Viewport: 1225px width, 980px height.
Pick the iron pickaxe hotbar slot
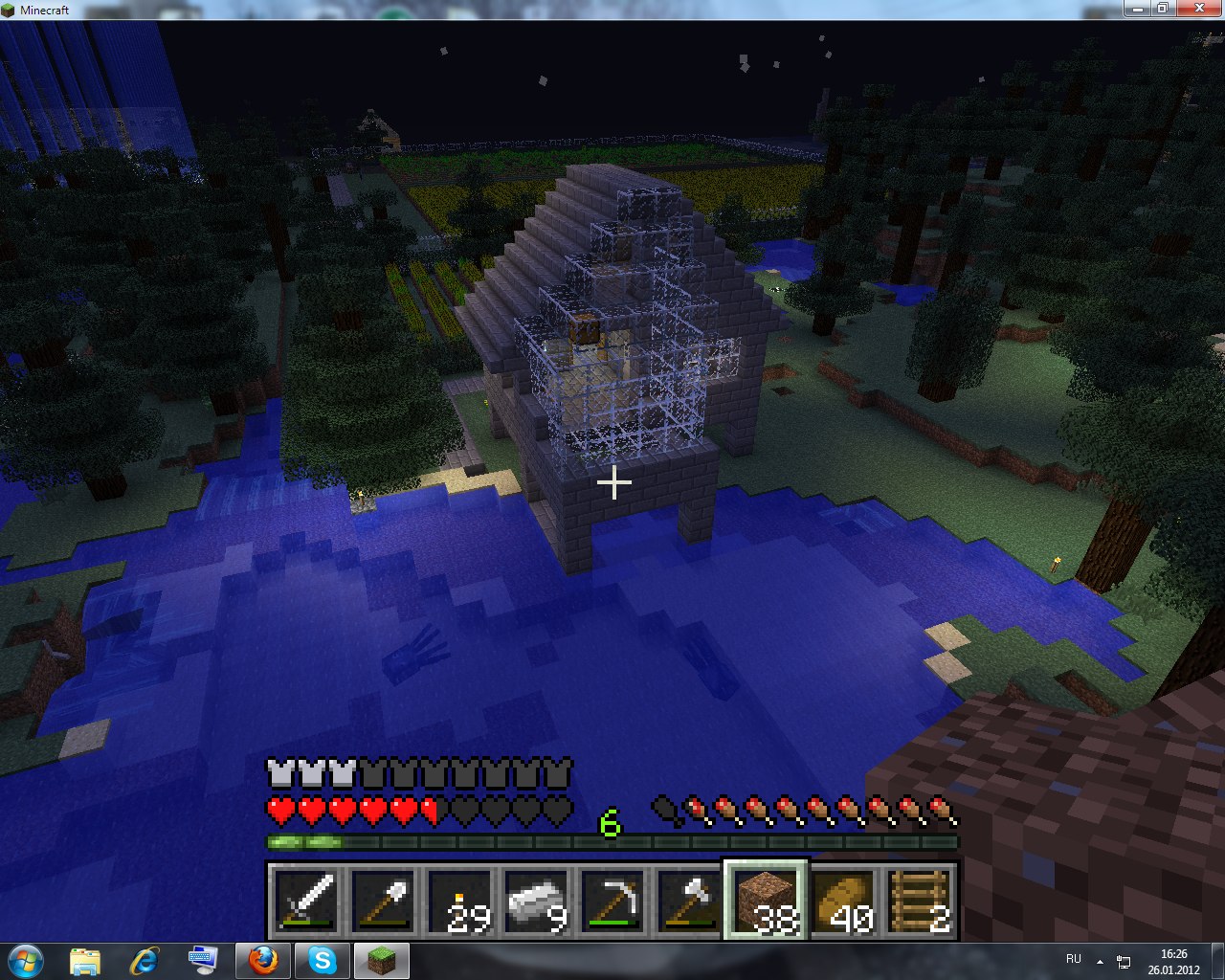coord(612,902)
